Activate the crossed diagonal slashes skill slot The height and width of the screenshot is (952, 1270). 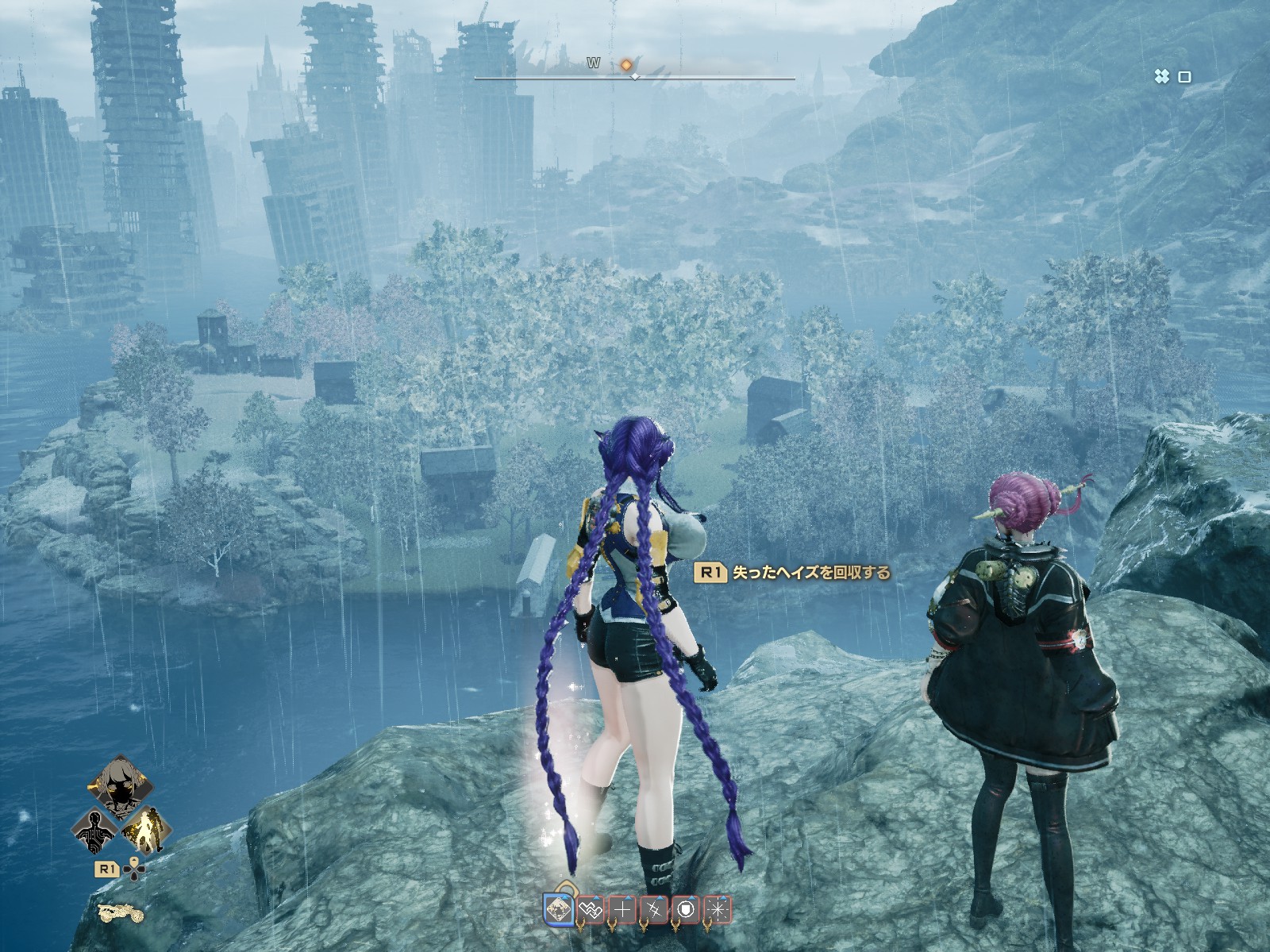(x=655, y=909)
